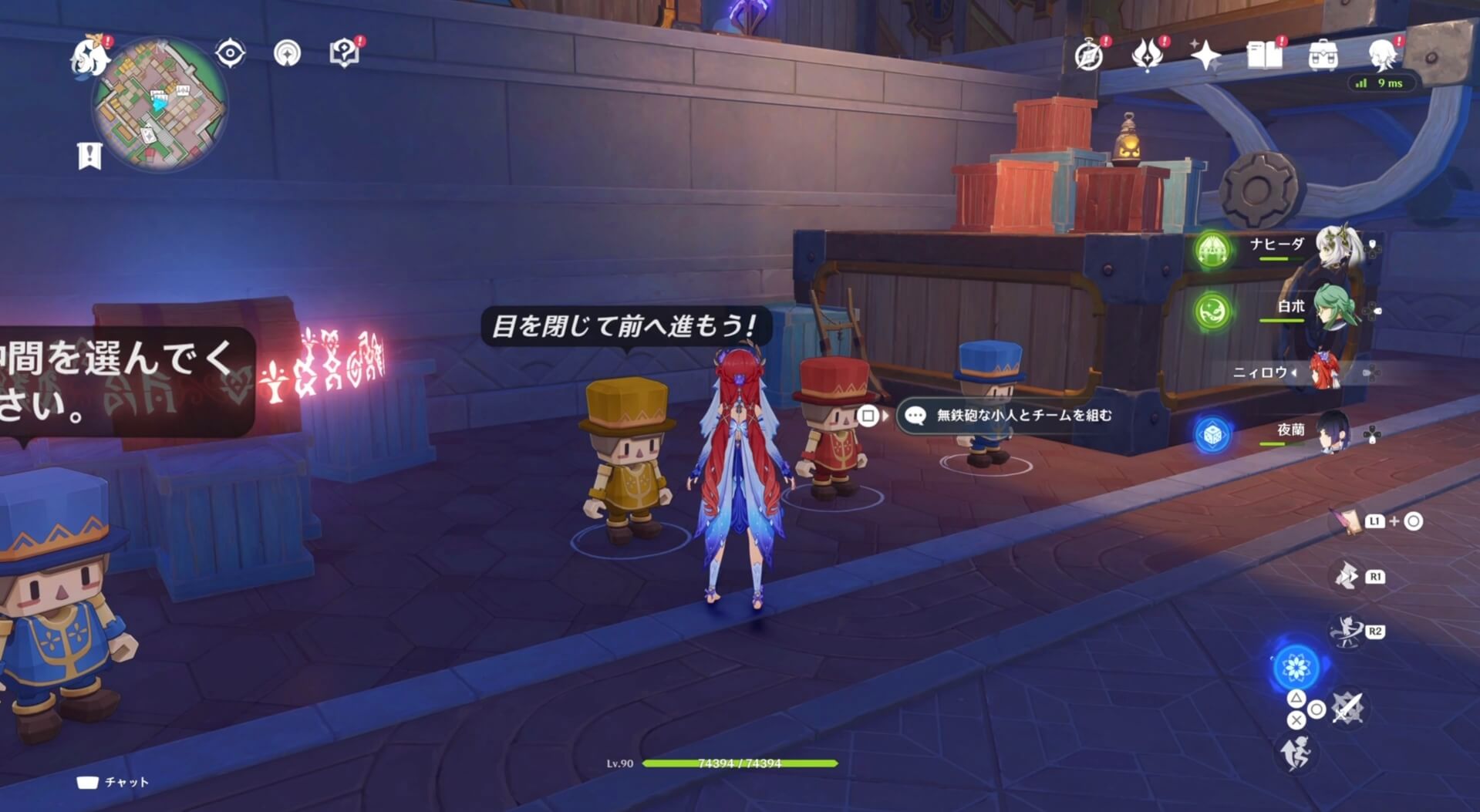
Task: Select ナヒーダ from the party list
Action: (1276, 245)
